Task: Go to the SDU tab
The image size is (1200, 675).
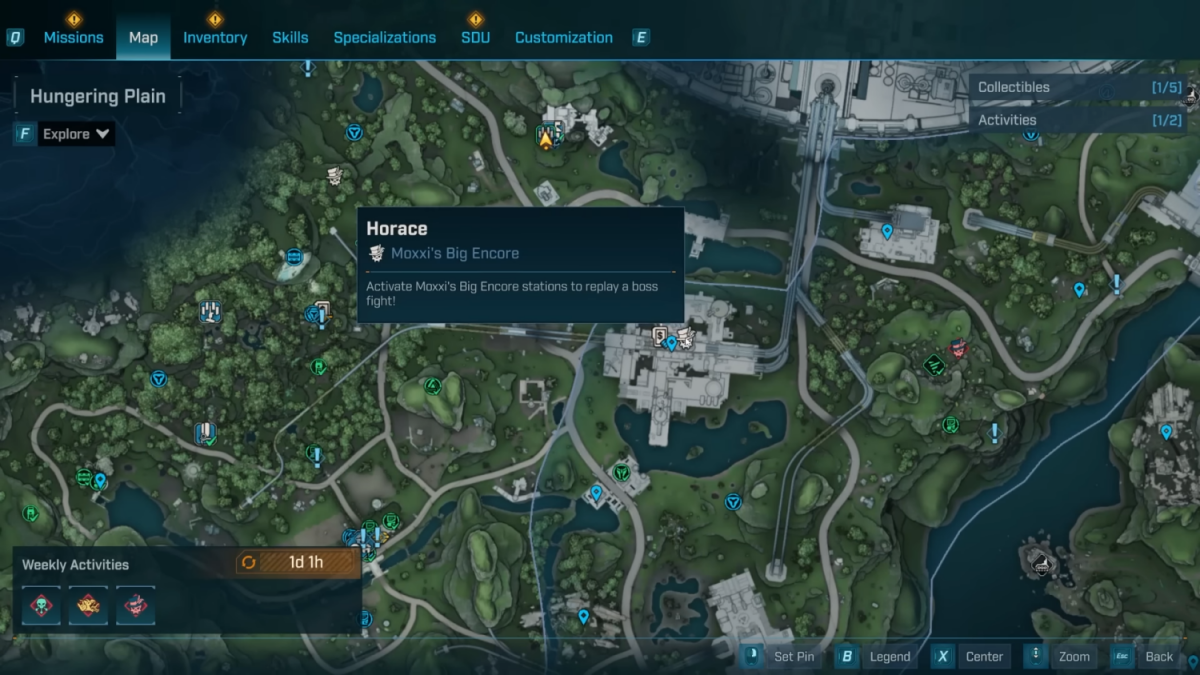Action: click(x=475, y=38)
